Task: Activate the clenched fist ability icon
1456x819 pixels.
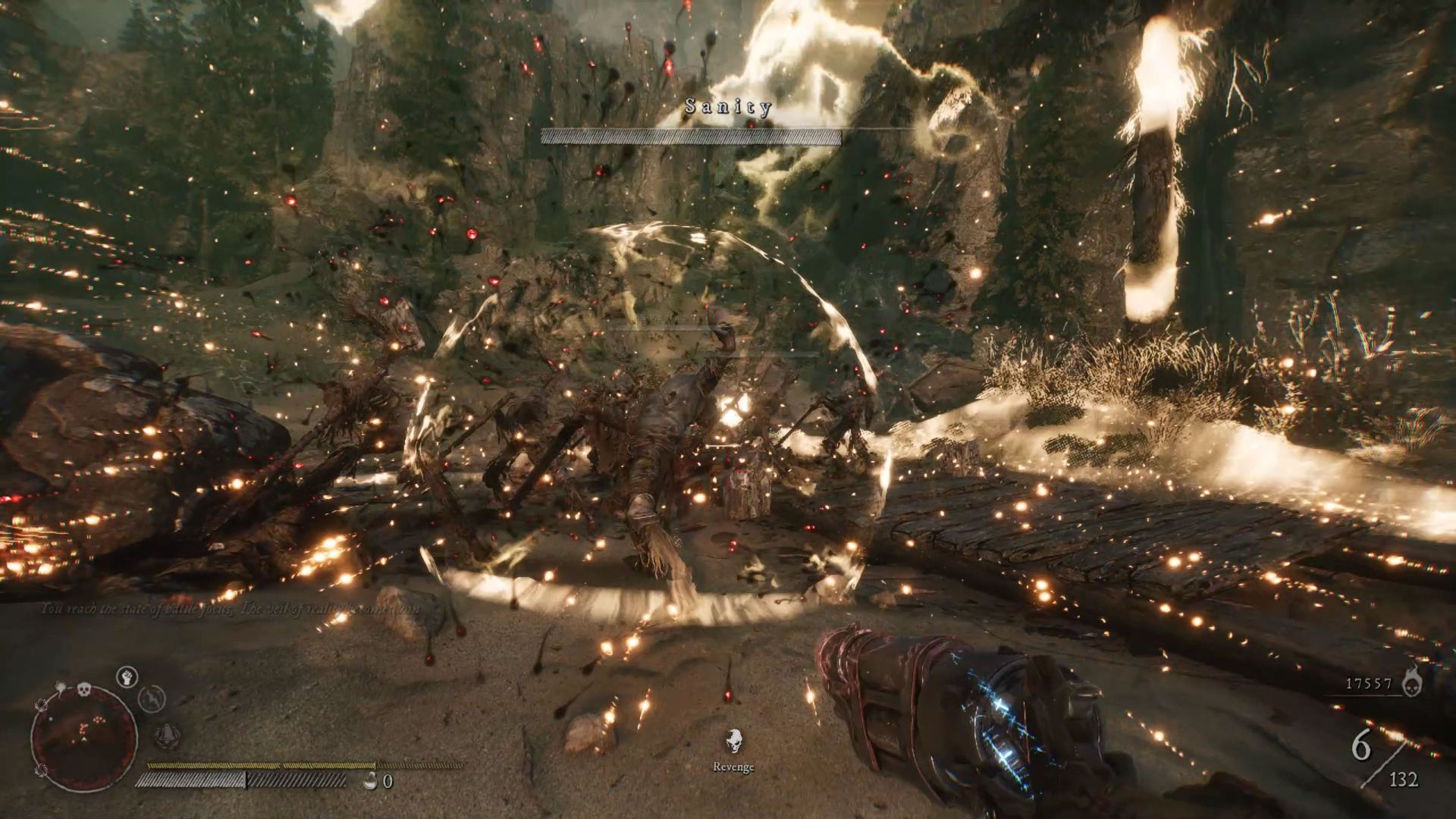Action: [127, 676]
